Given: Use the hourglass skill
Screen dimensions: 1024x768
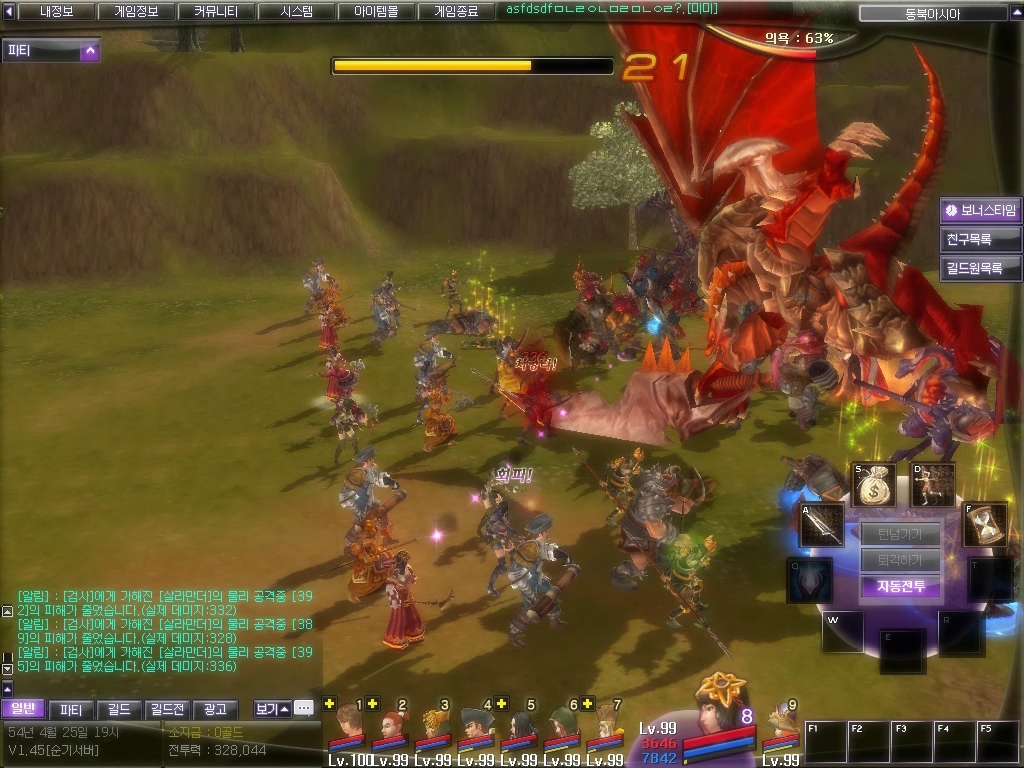Looking at the screenshot, I should click(x=984, y=525).
